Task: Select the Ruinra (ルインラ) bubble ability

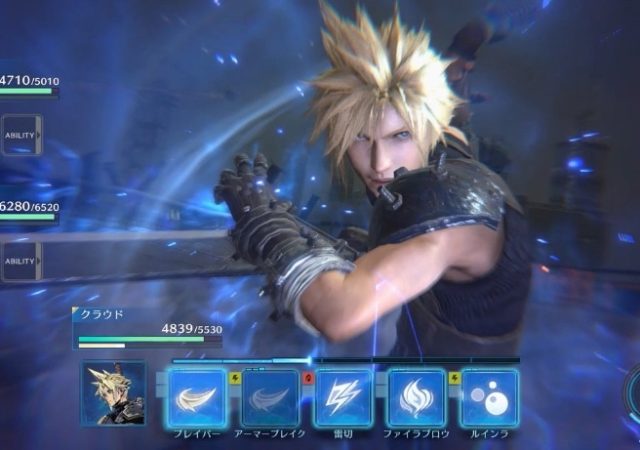Action: tap(489, 398)
